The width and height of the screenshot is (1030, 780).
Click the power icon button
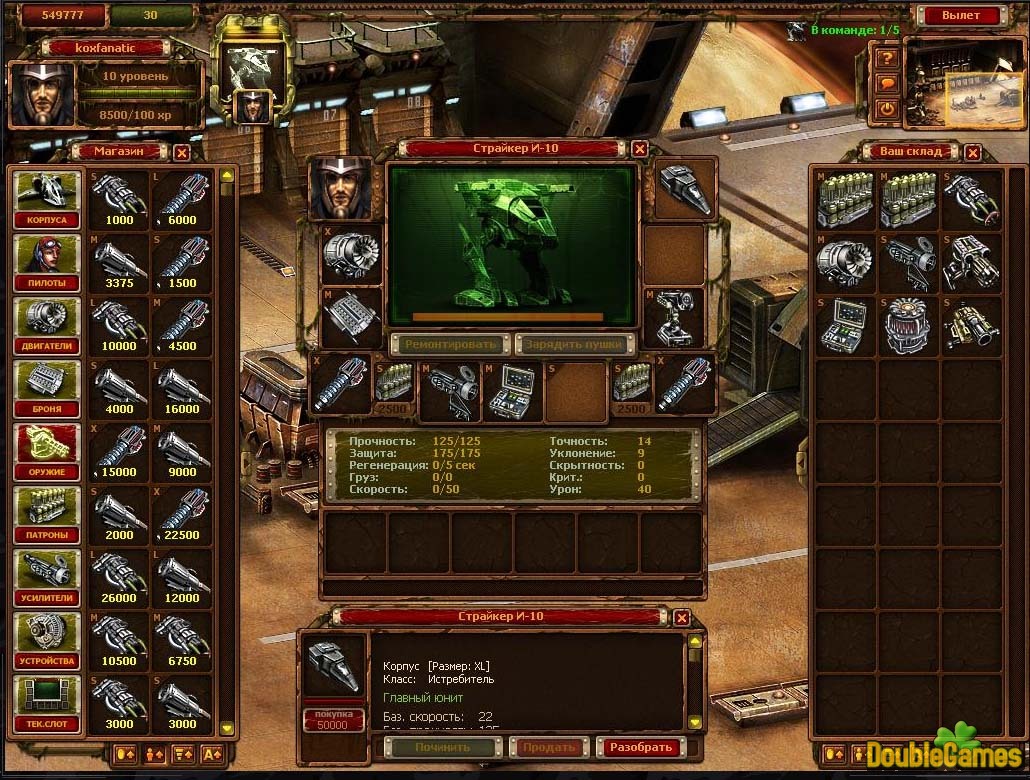click(x=886, y=108)
